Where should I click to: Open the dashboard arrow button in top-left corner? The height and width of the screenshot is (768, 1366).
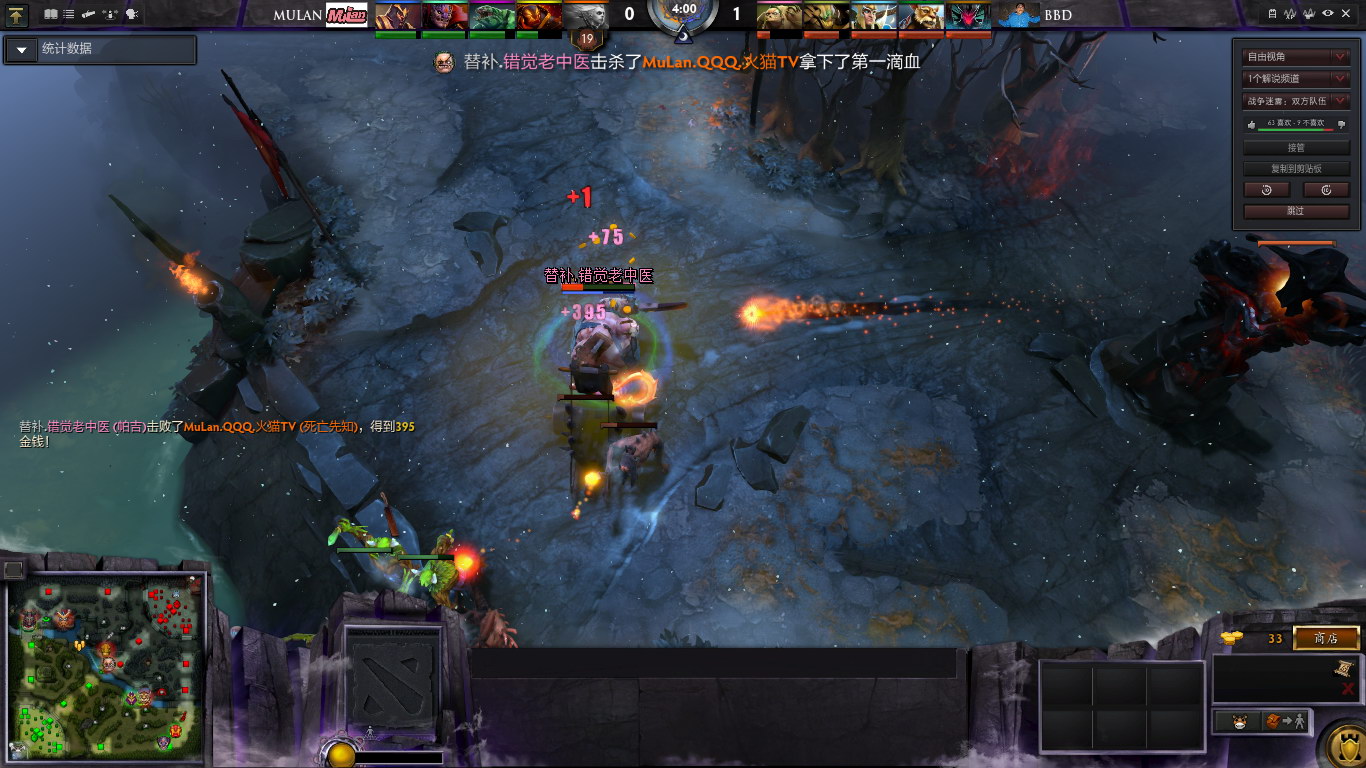(17, 15)
